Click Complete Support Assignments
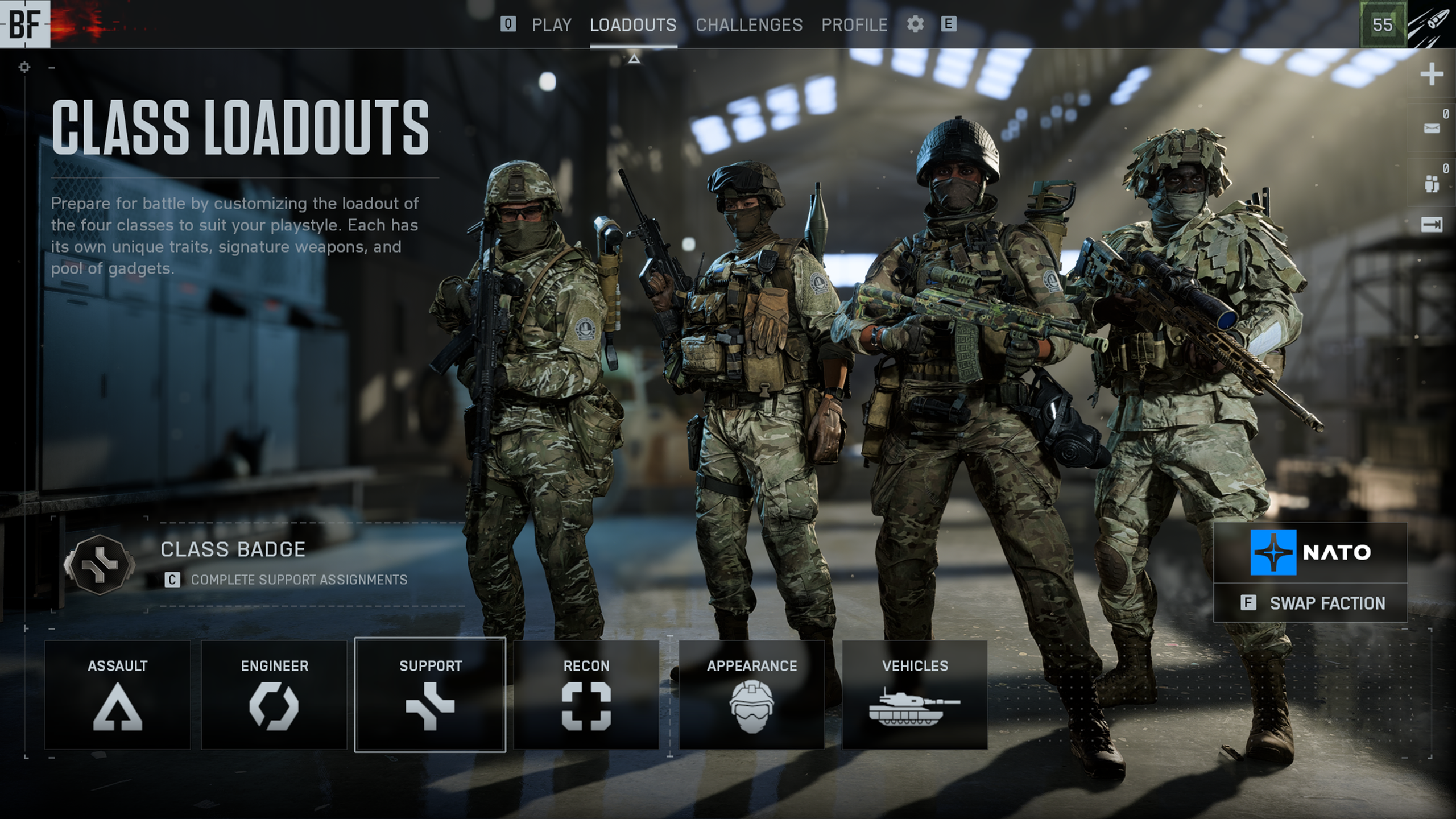Viewport: 1456px width, 819px height. tap(299, 580)
